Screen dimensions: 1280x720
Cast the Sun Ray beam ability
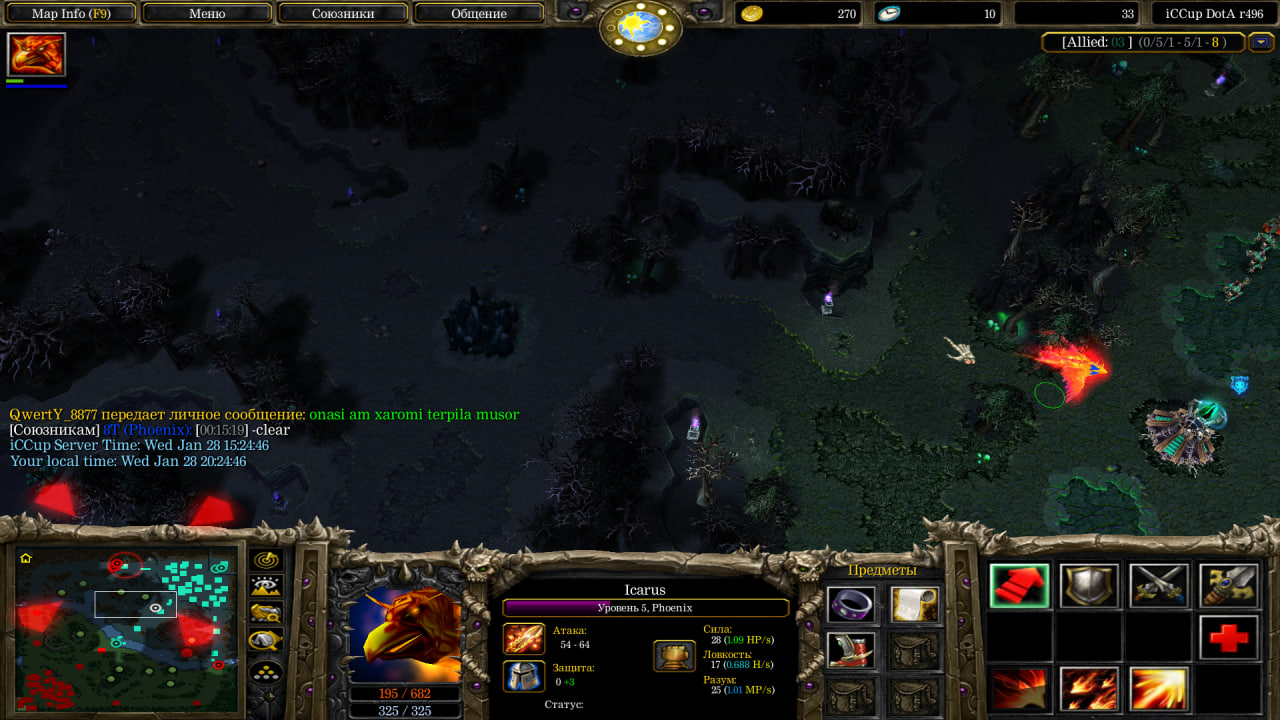(x=1159, y=689)
